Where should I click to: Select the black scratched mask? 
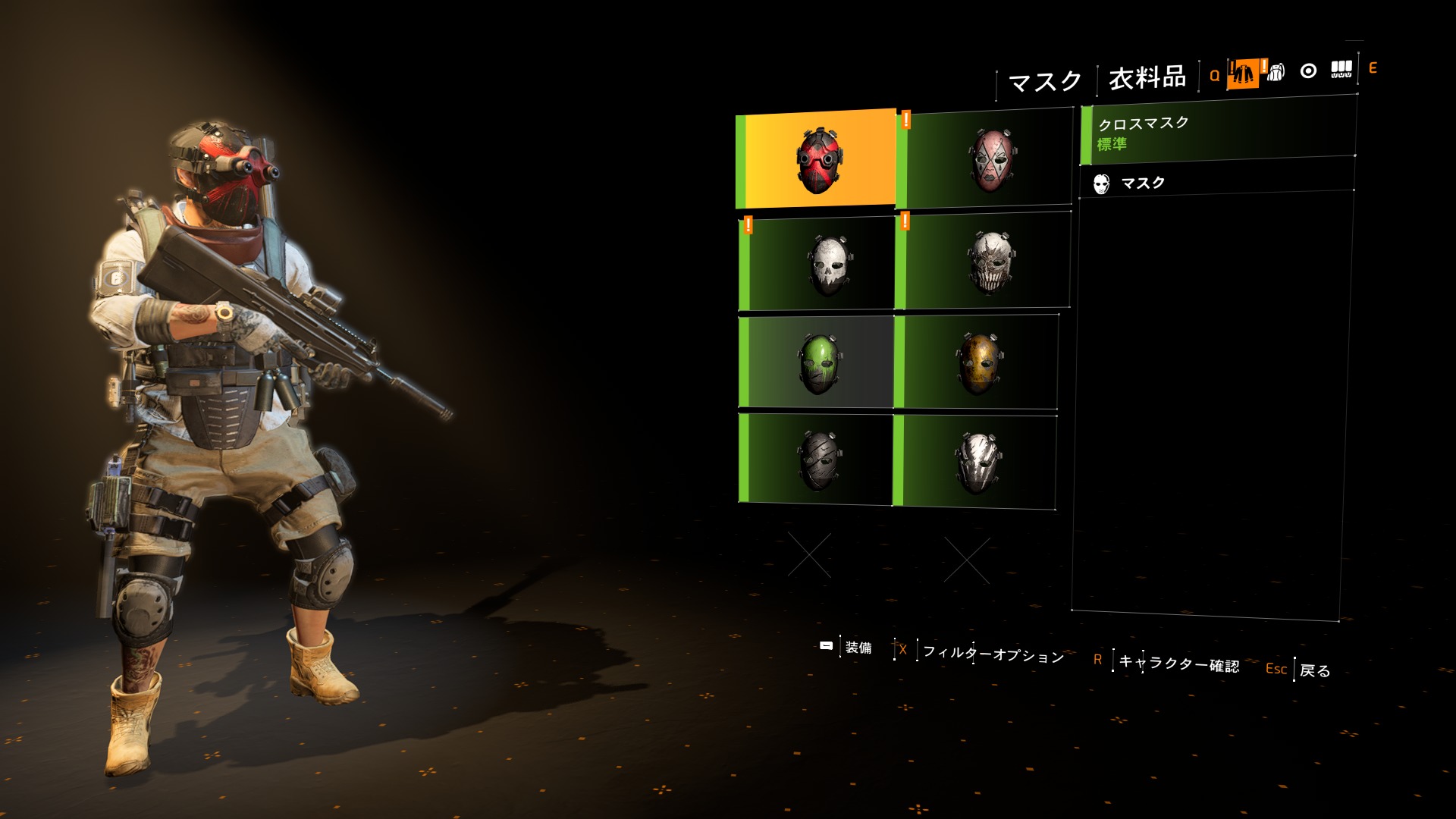pos(817,459)
